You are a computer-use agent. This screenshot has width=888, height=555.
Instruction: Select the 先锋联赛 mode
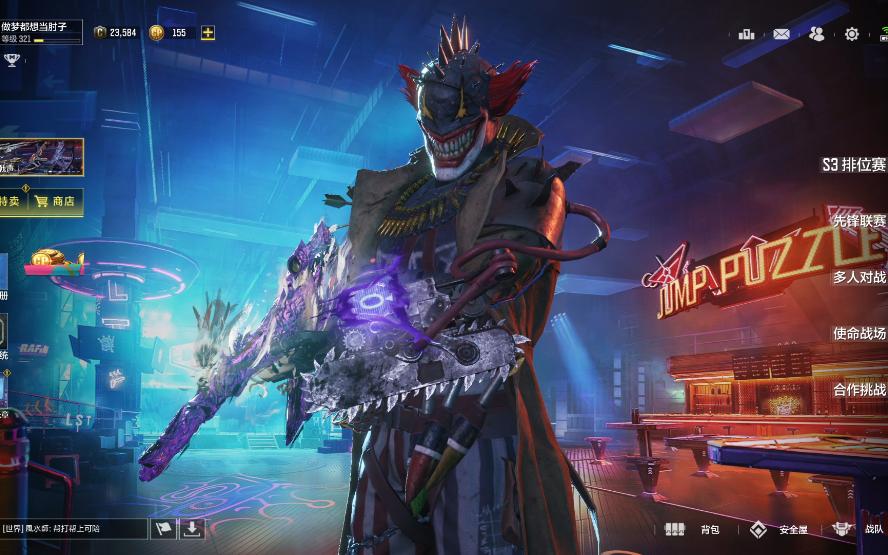[x=858, y=221]
